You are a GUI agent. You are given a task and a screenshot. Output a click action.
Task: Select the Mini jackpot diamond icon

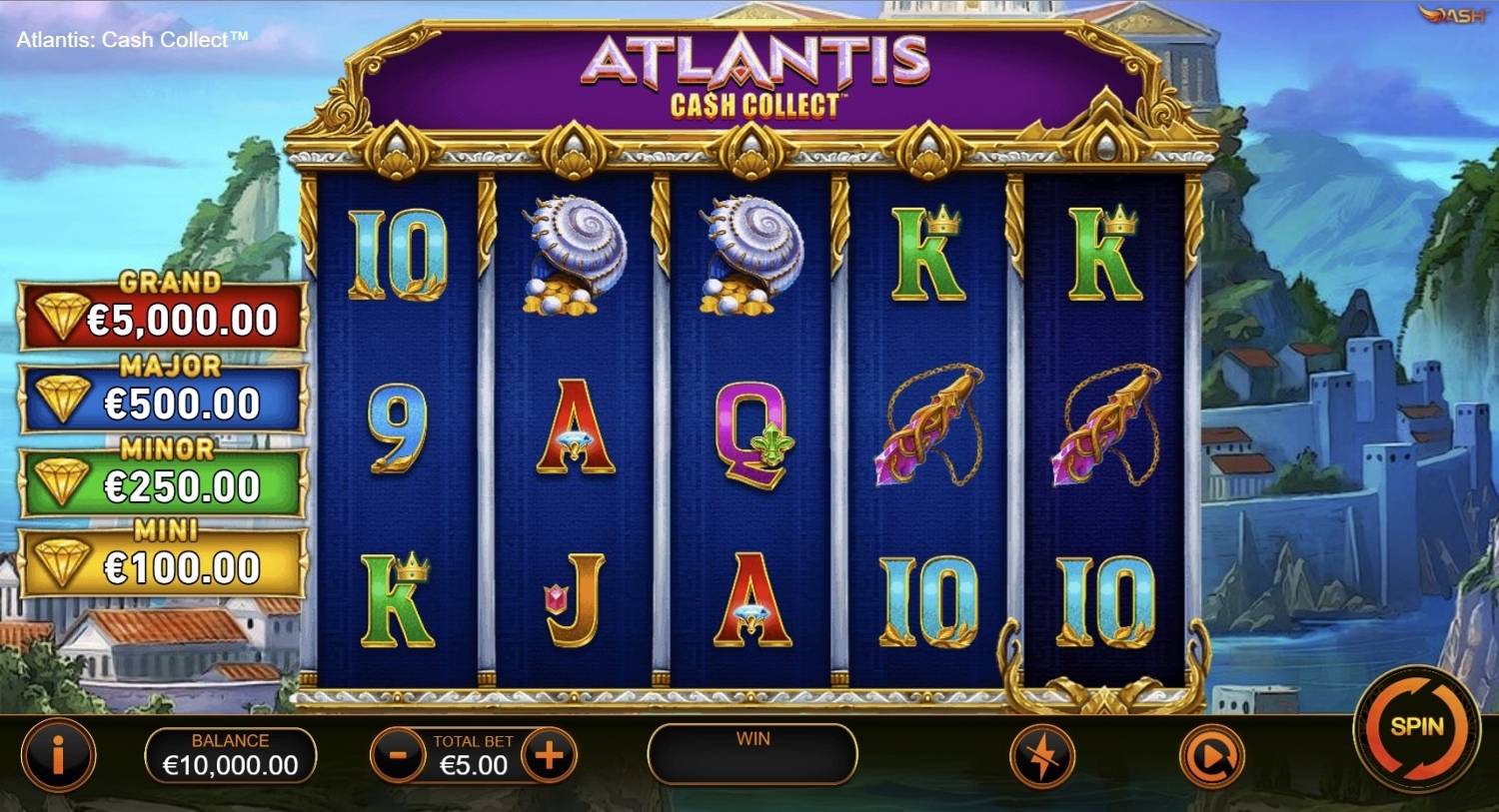click(62, 559)
